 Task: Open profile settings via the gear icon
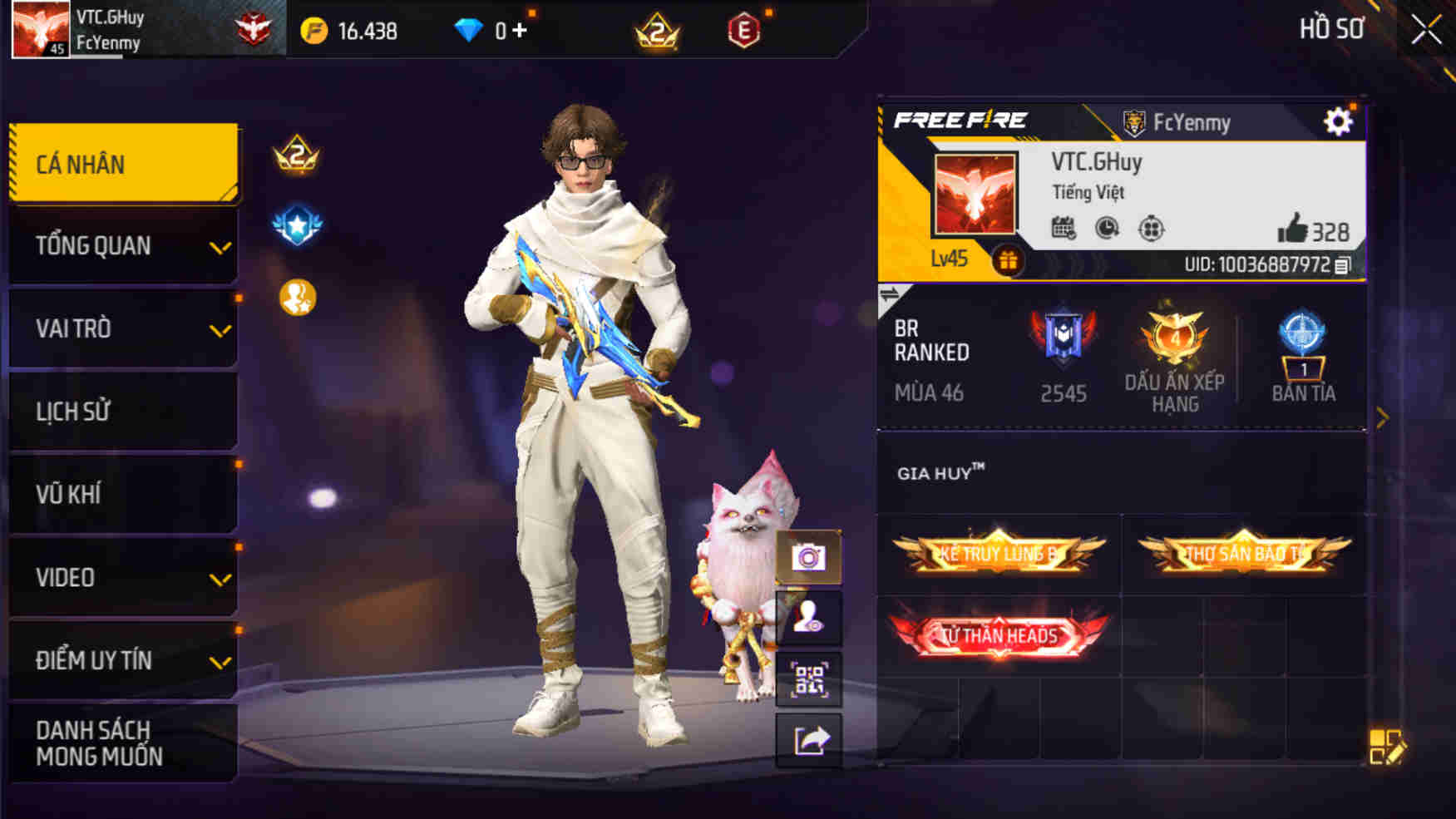point(1338,121)
